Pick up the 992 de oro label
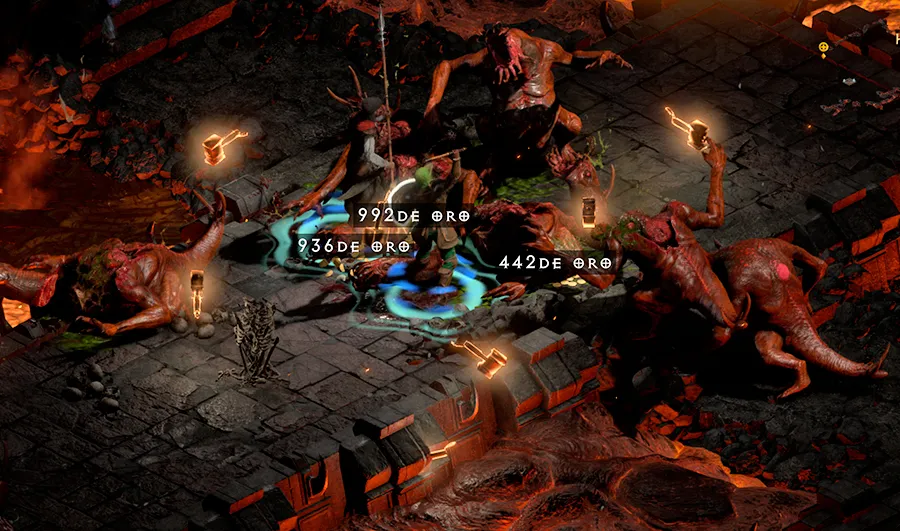 [x=413, y=215]
